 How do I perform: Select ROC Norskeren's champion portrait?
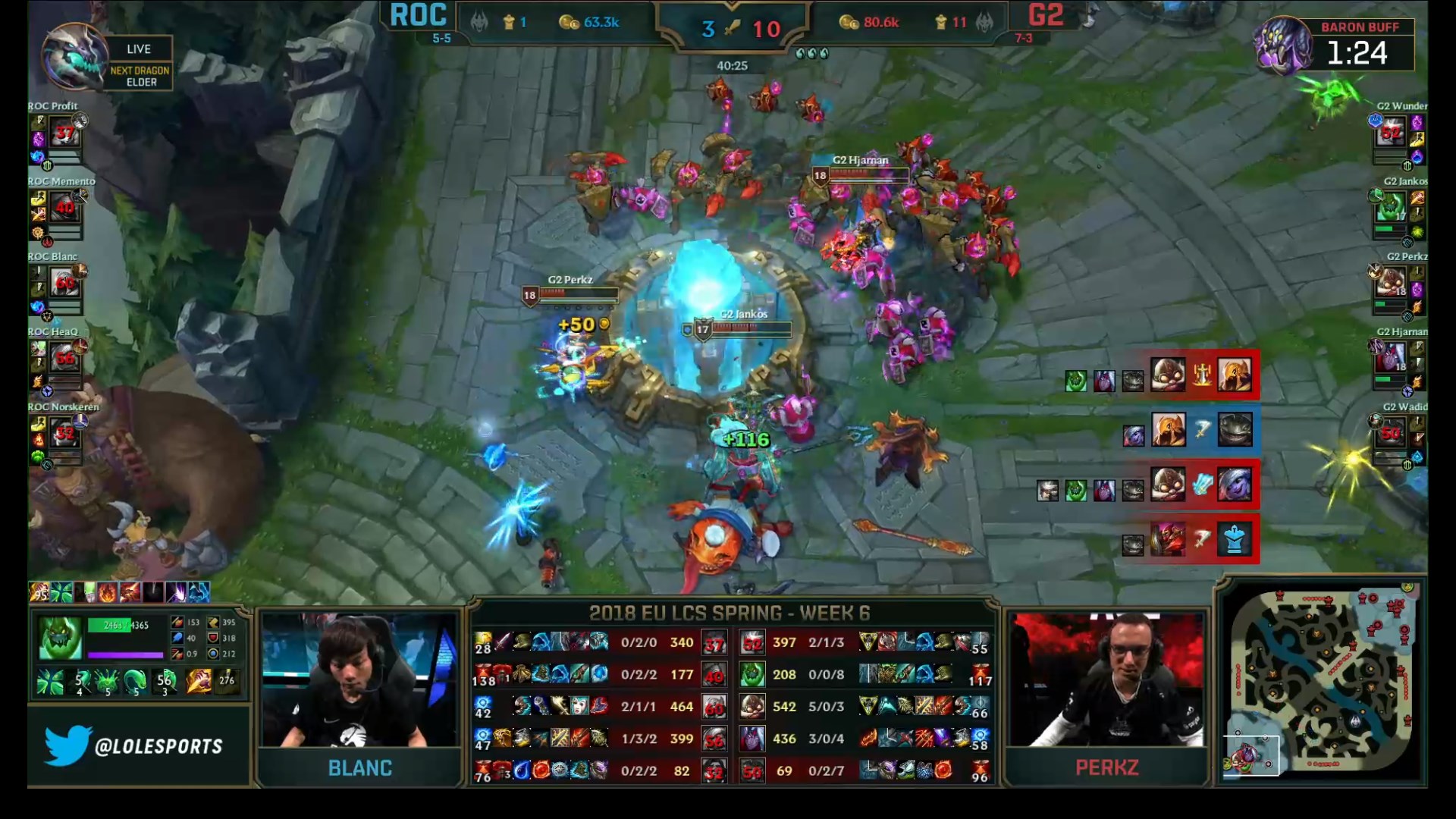[65, 434]
